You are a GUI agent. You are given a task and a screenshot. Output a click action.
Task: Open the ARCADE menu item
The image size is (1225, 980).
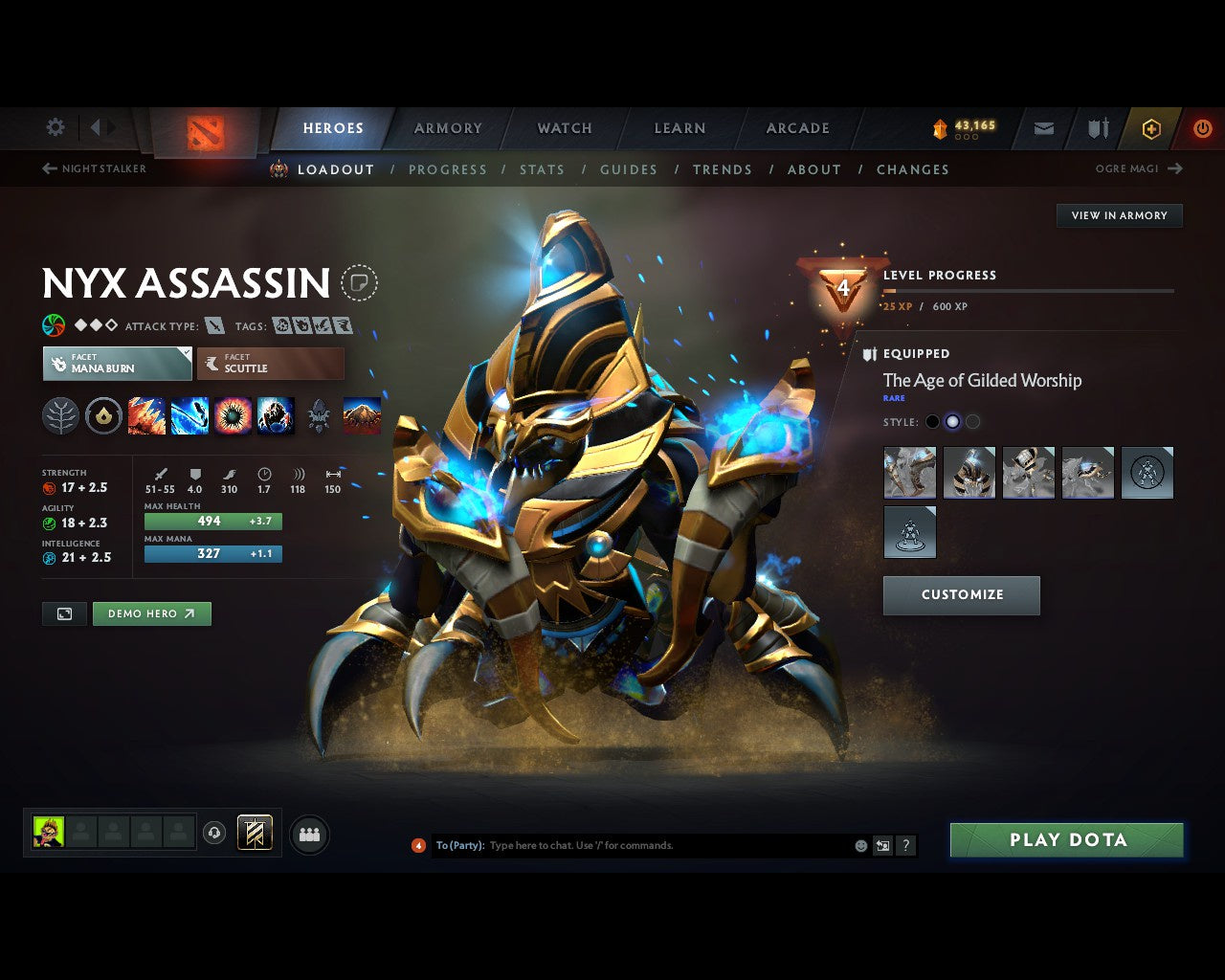pos(797,128)
